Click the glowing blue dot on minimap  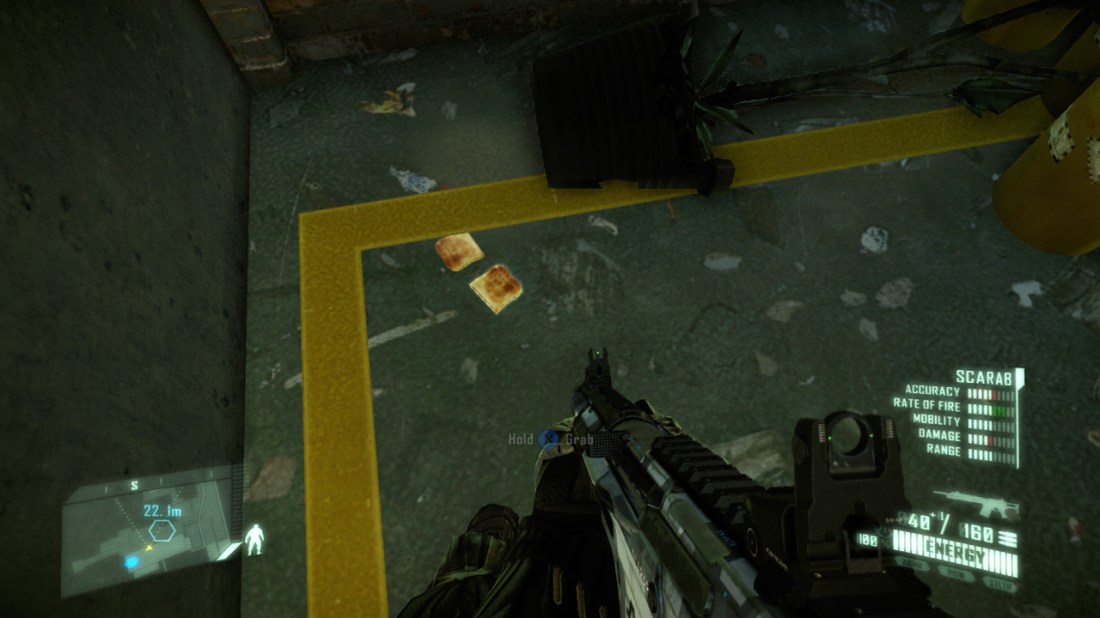tap(131, 563)
